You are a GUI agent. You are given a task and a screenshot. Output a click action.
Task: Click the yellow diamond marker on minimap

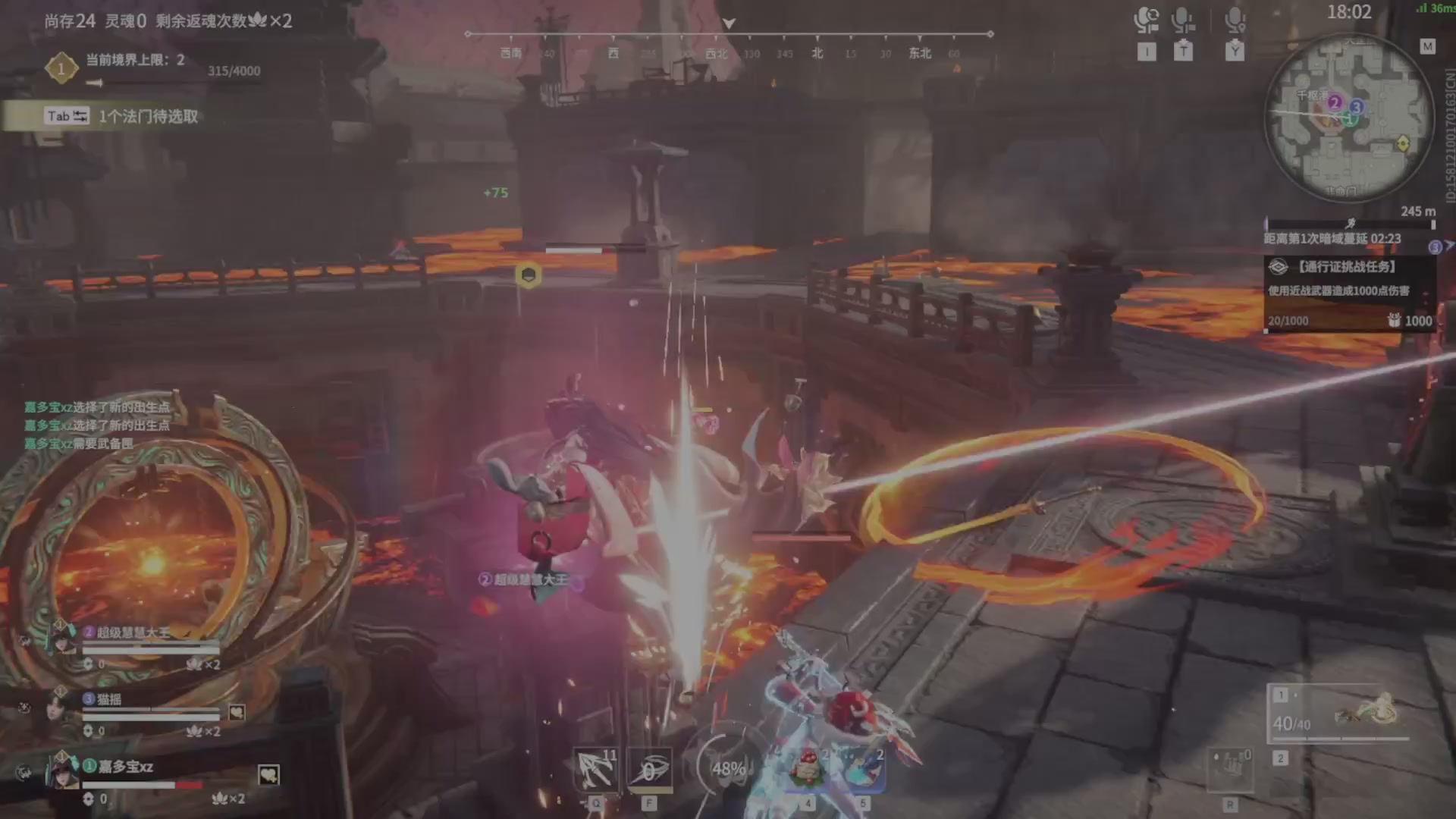point(1403,143)
